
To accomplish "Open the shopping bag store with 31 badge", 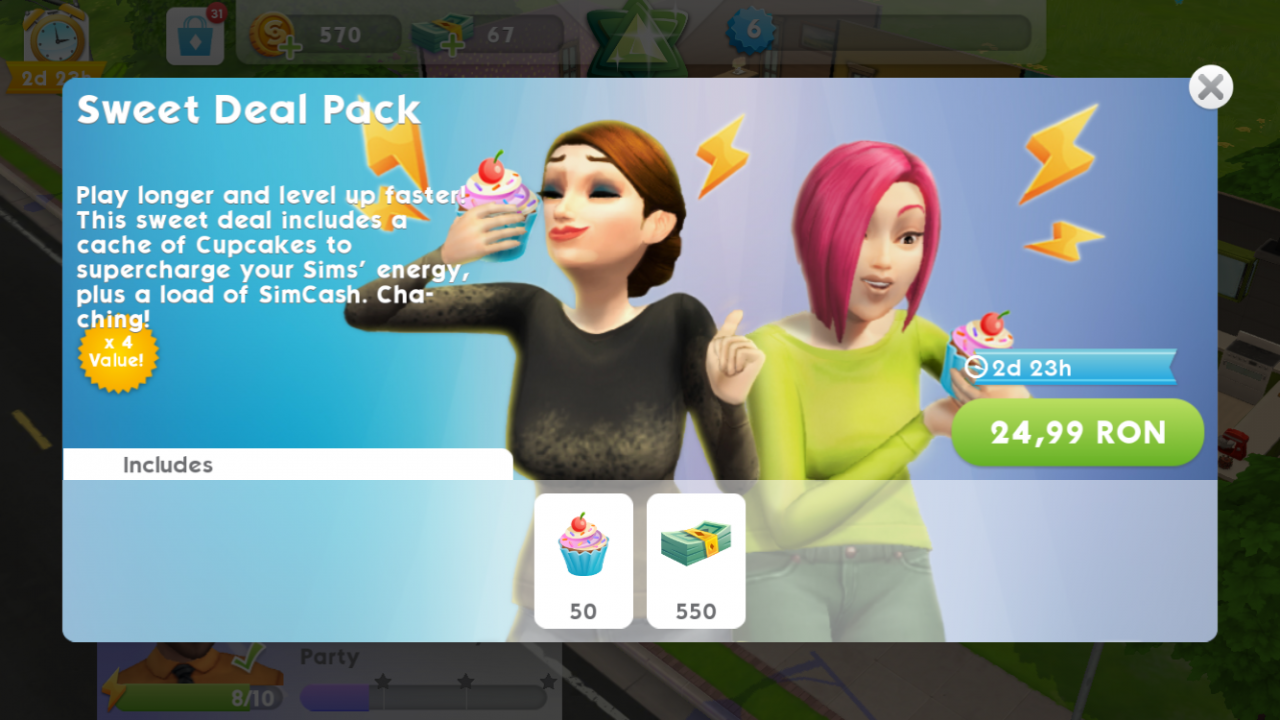I will [x=194, y=36].
